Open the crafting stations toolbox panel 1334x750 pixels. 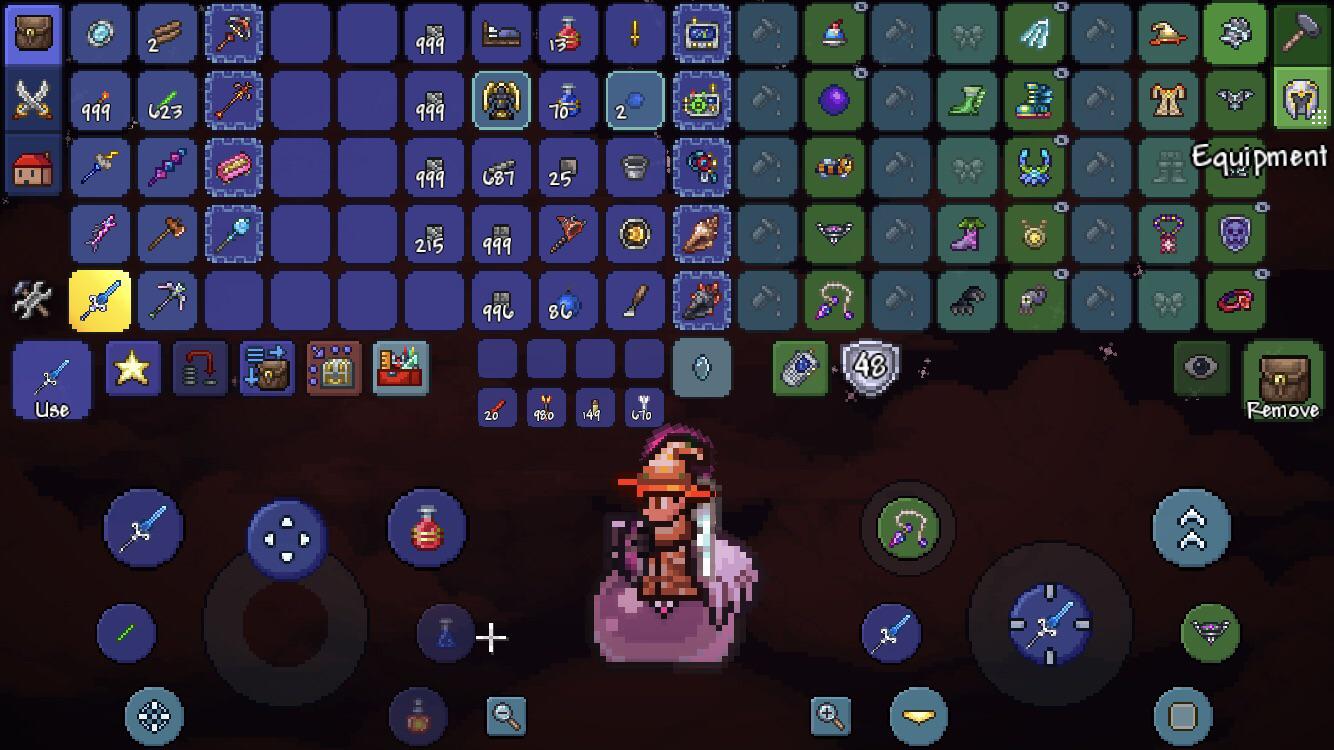click(400, 368)
